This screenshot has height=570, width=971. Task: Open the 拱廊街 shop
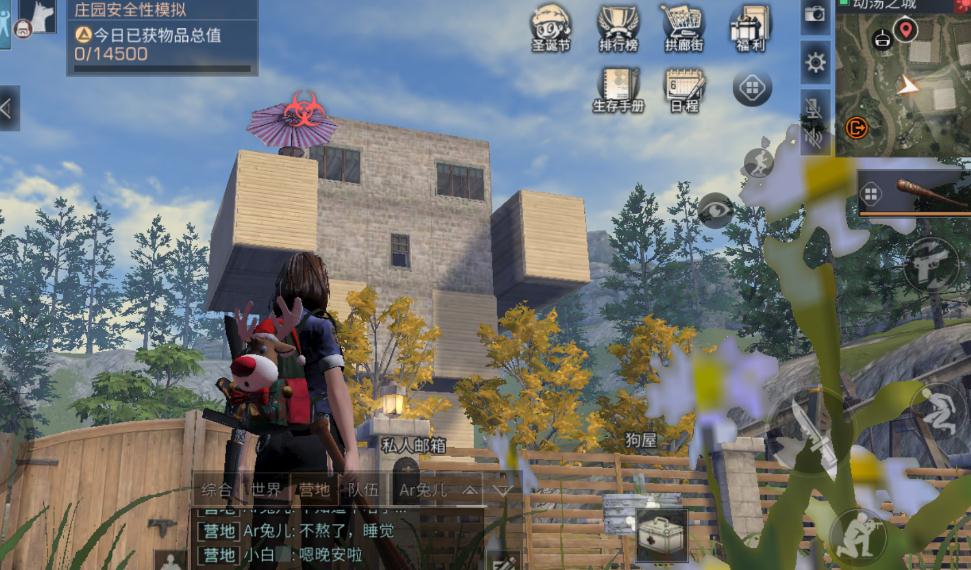pos(683,27)
